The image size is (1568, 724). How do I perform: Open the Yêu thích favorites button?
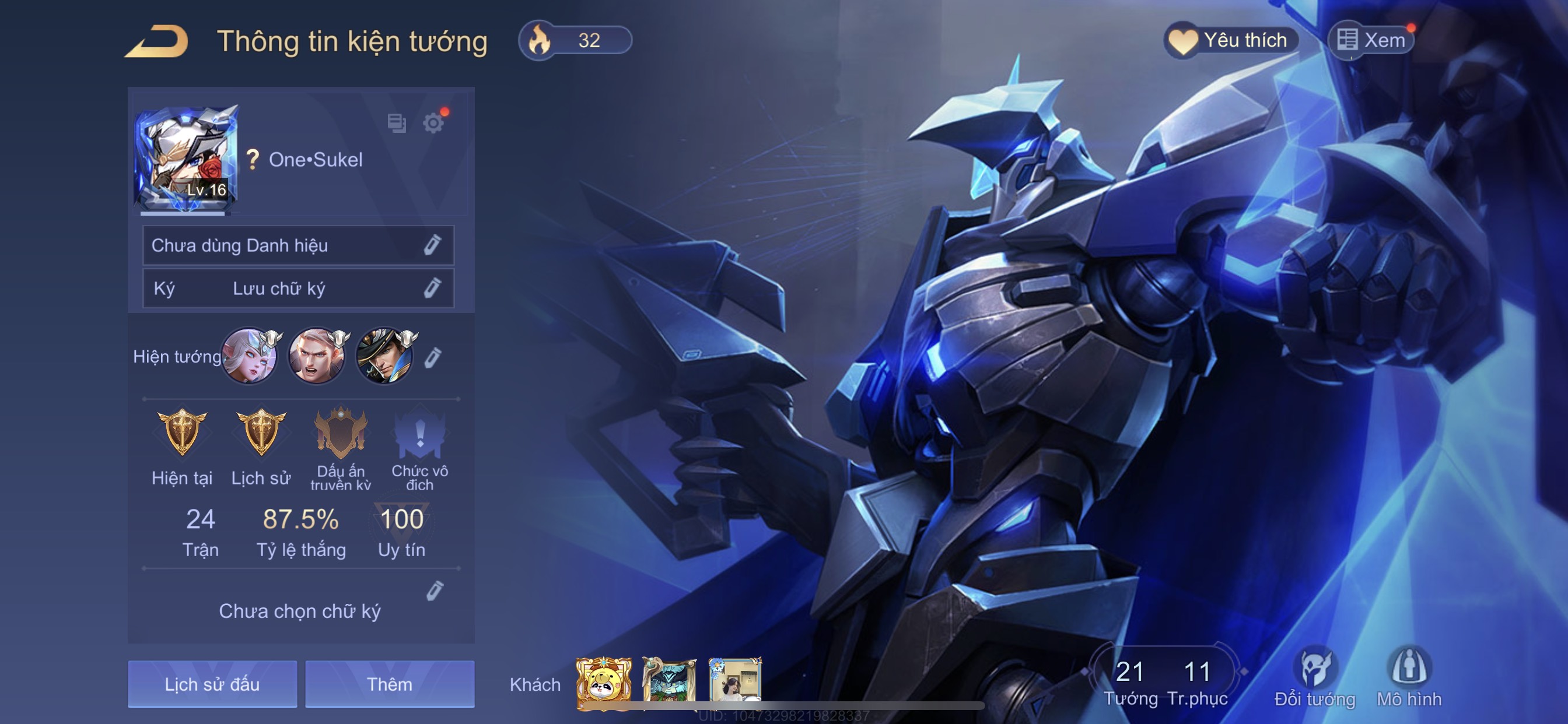click(x=1231, y=40)
